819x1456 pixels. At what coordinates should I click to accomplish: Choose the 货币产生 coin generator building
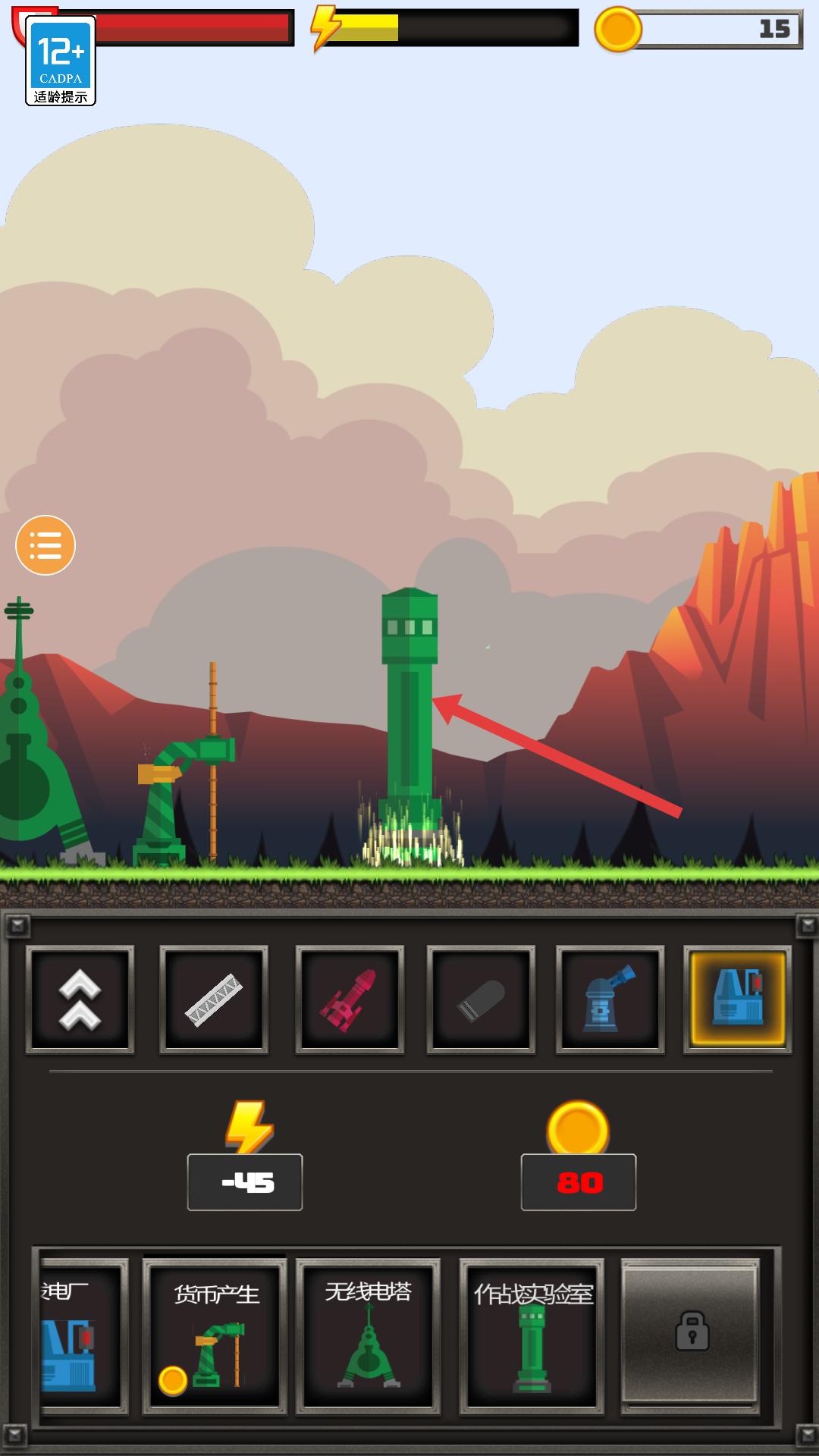215,1336
